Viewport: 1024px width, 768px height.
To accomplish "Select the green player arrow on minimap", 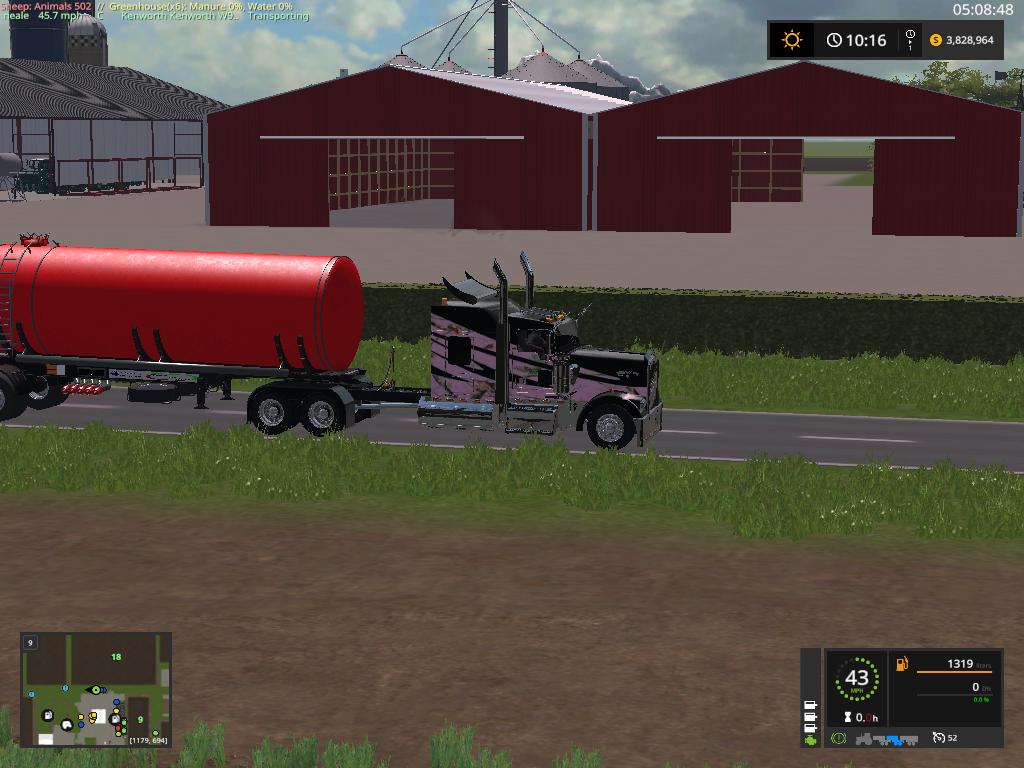I will pos(96,689).
